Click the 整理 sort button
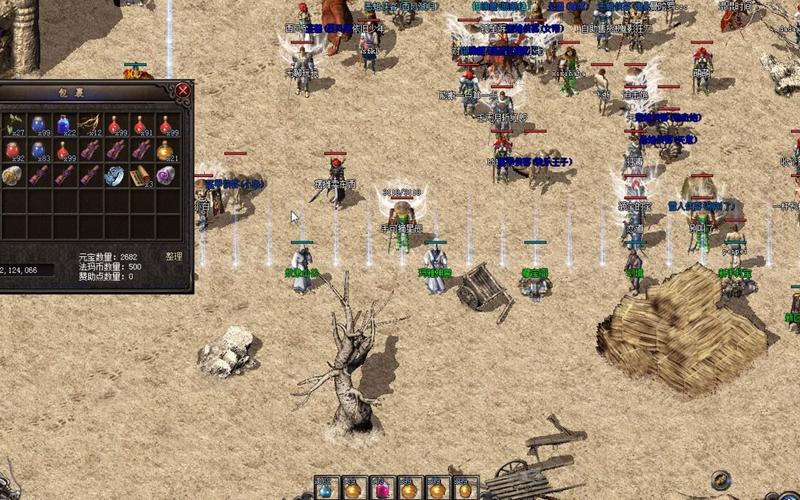Image resolution: width=800 pixels, height=500 pixels. point(174,256)
